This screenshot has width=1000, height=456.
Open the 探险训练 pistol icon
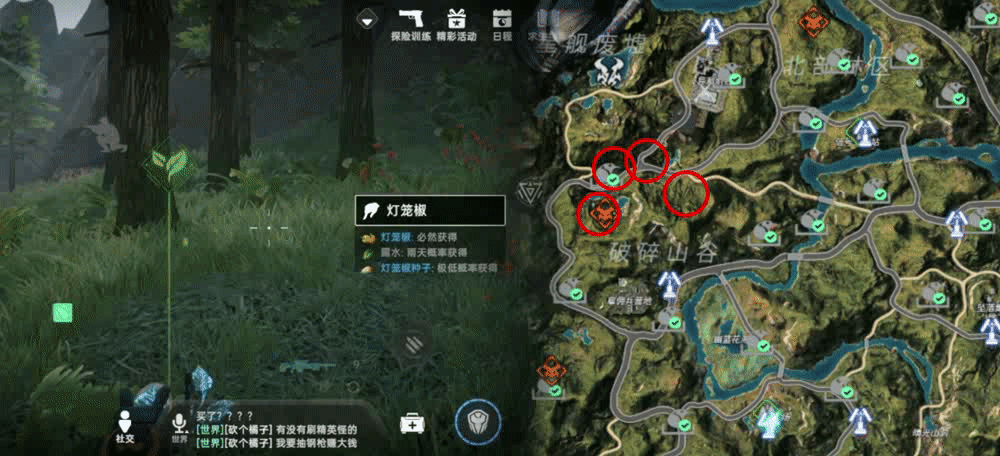pyautogui.click(x=410, y=24)
